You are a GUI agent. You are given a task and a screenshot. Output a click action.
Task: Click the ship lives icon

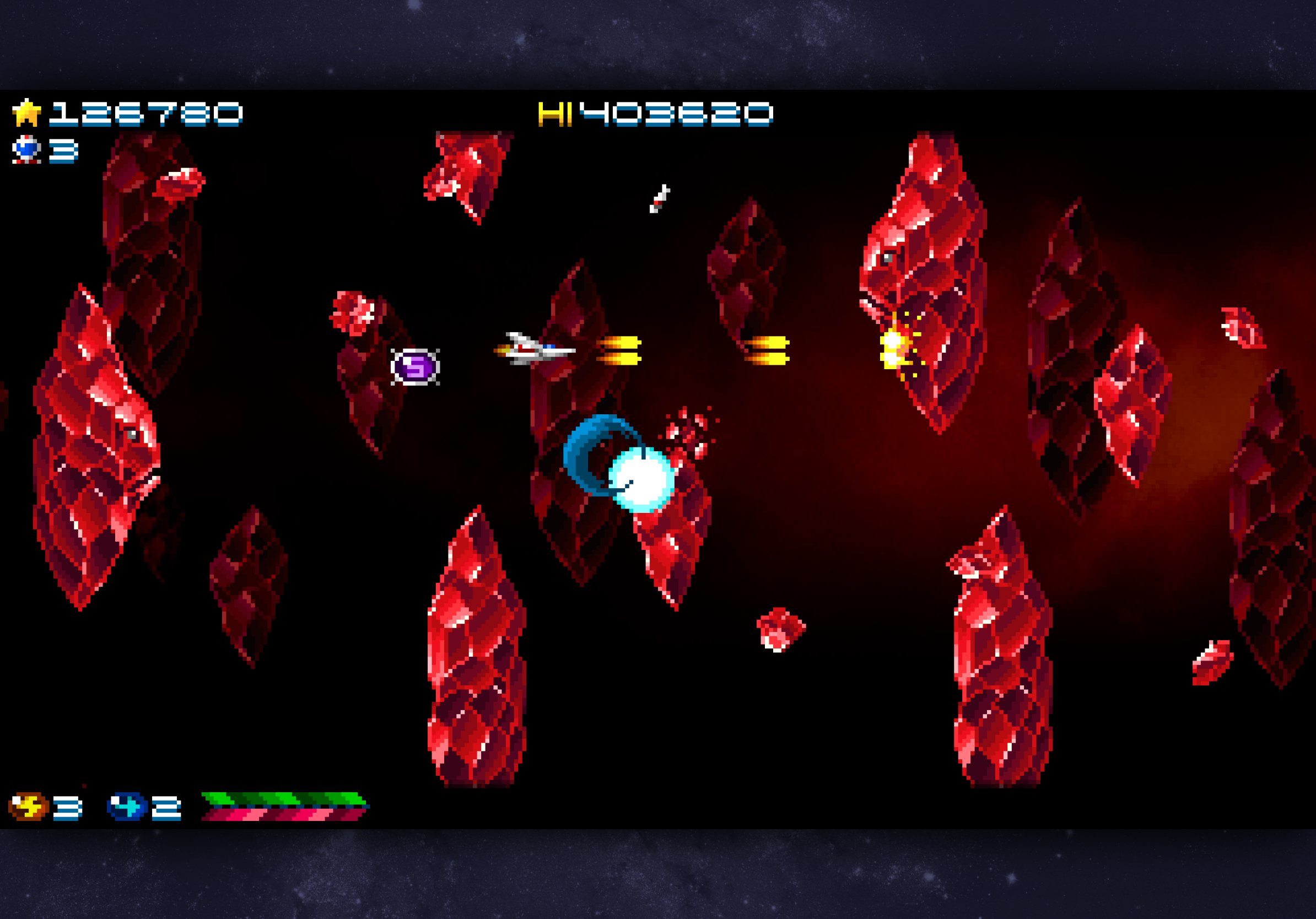26,149
